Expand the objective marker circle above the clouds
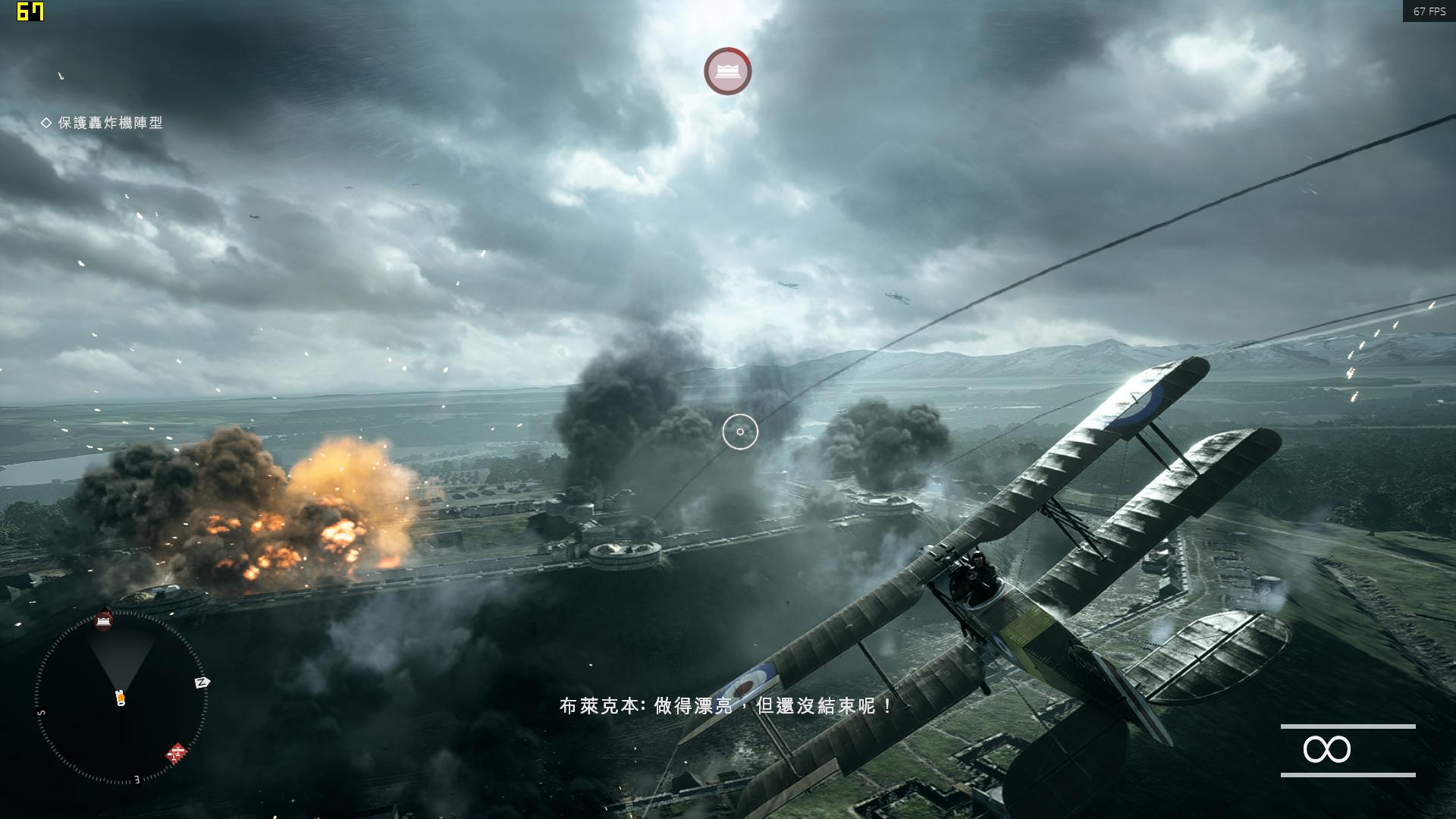This screenshot has width=1456, height=819. click(x=726, y=71)
